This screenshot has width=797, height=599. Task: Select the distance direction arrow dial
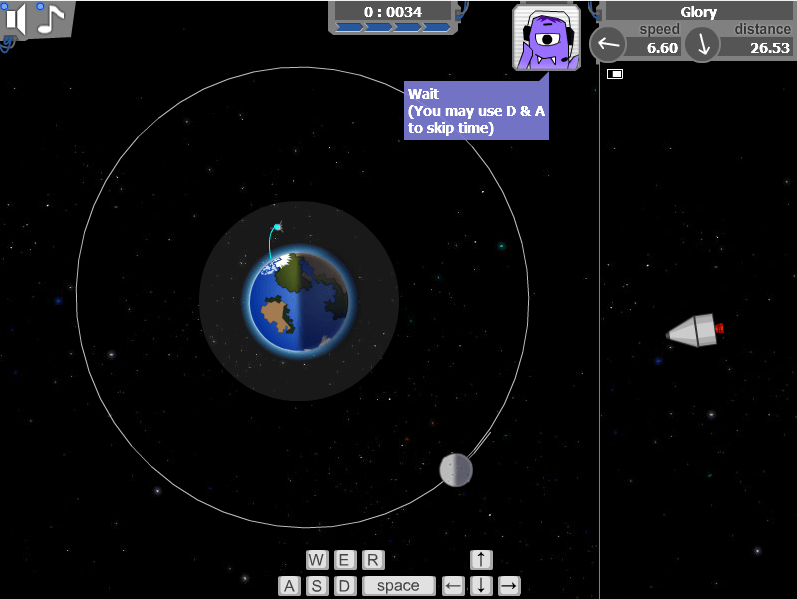click(703, 44)
